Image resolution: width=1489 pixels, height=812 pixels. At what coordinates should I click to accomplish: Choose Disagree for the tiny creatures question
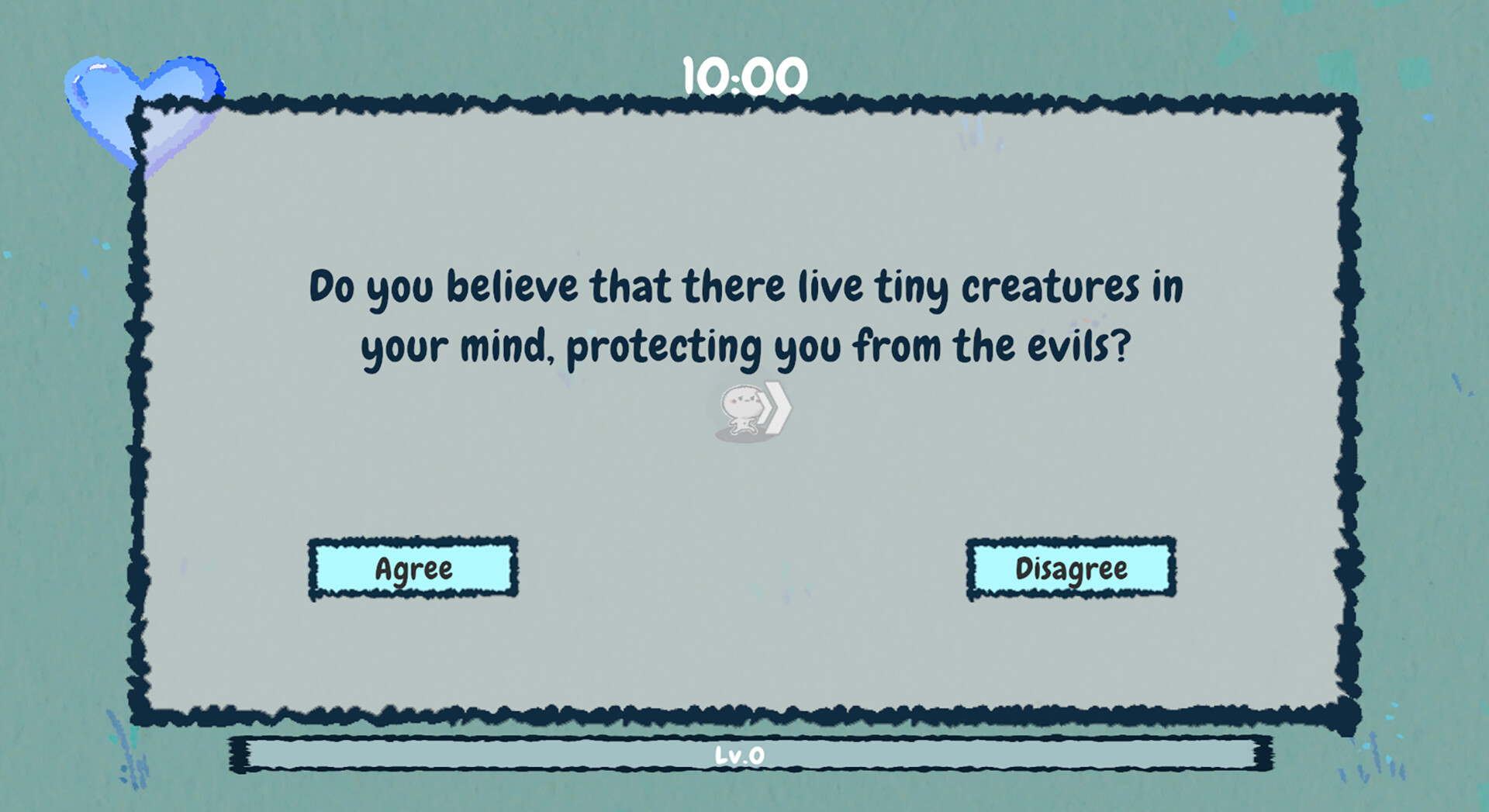(x=1071, y=568)
